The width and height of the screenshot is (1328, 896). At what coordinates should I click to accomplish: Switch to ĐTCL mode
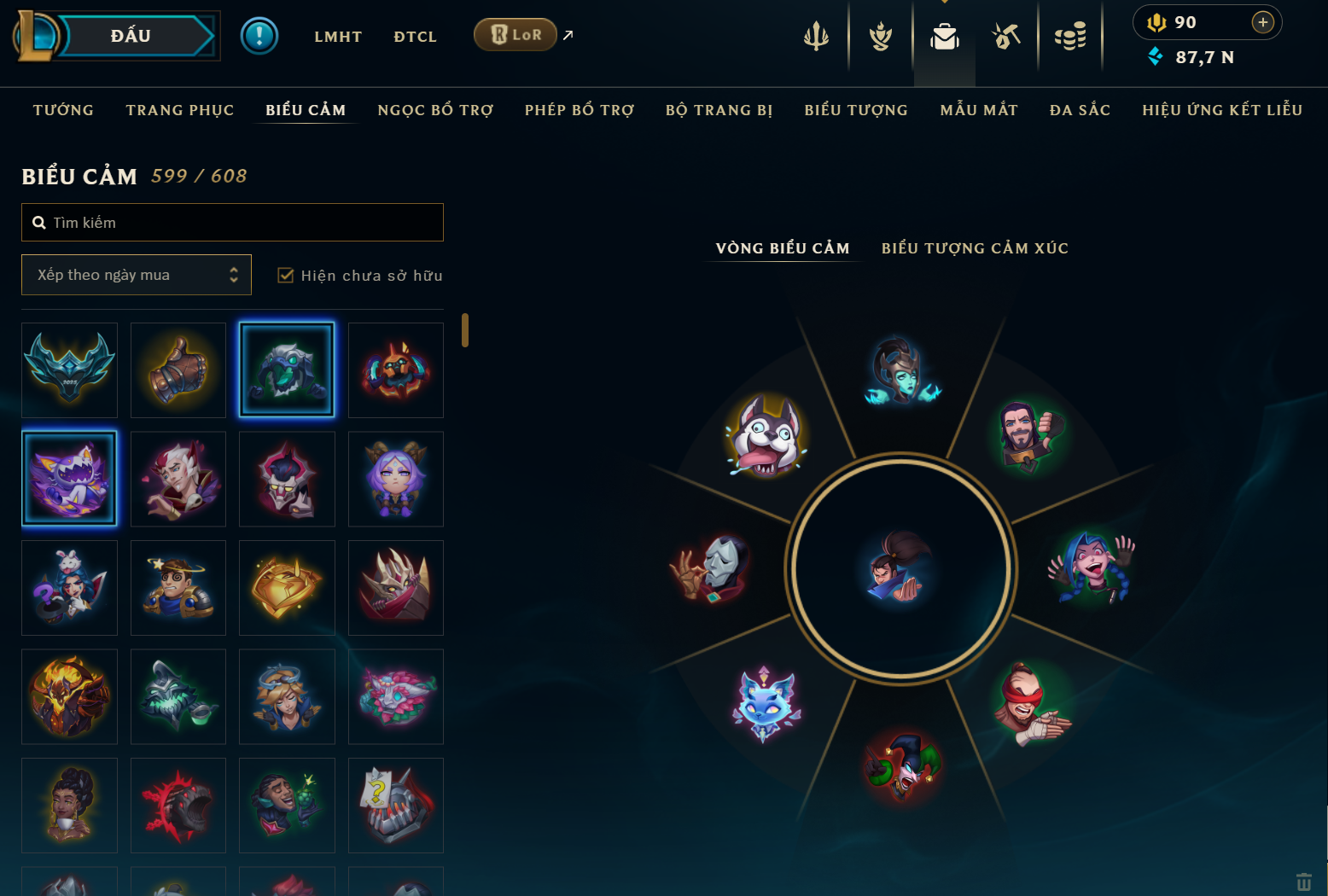(415, 37)
